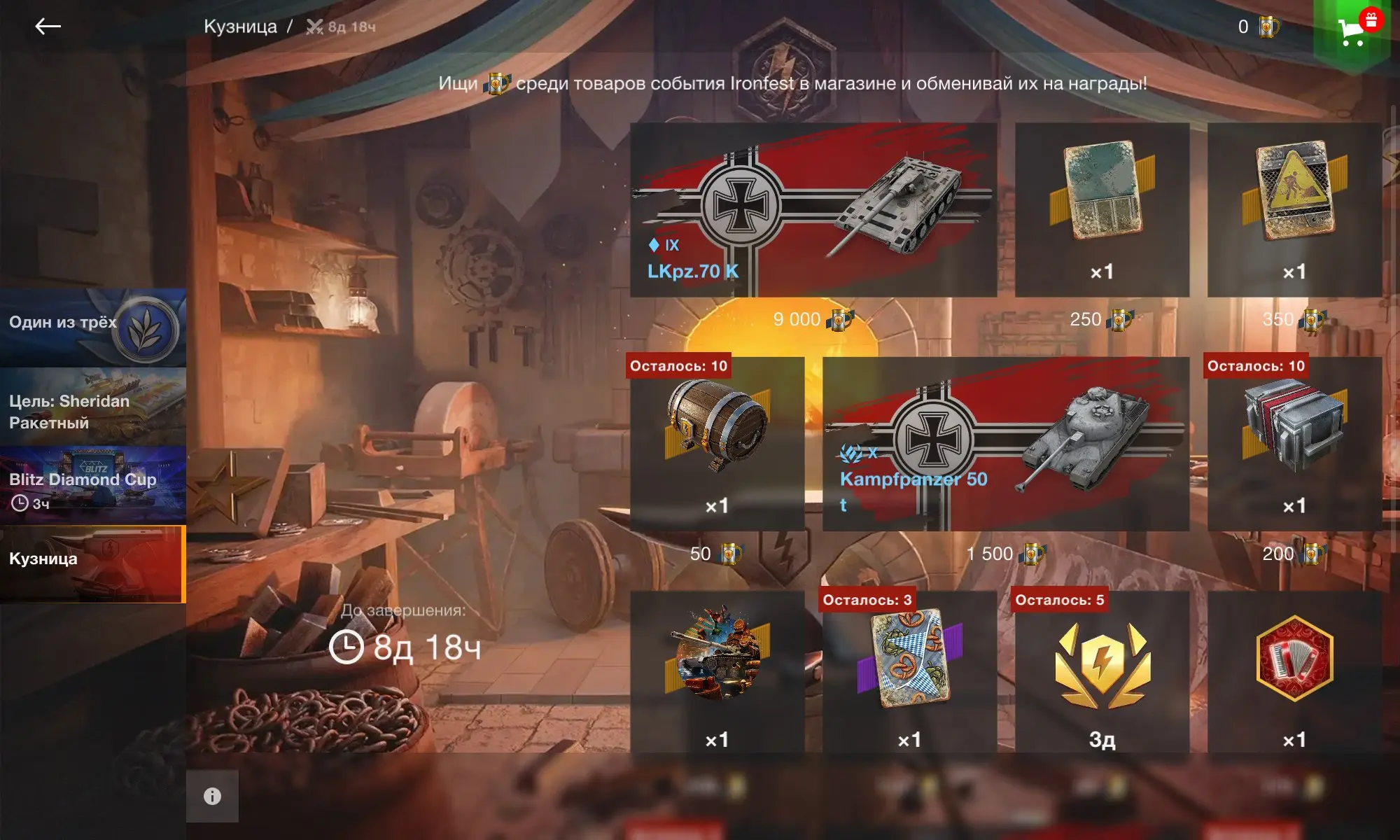Screen dimensions: 1400x840
Task: Open the 'Цель: Sheridan Ракетный' event
Action: click(x=92, y=407)
